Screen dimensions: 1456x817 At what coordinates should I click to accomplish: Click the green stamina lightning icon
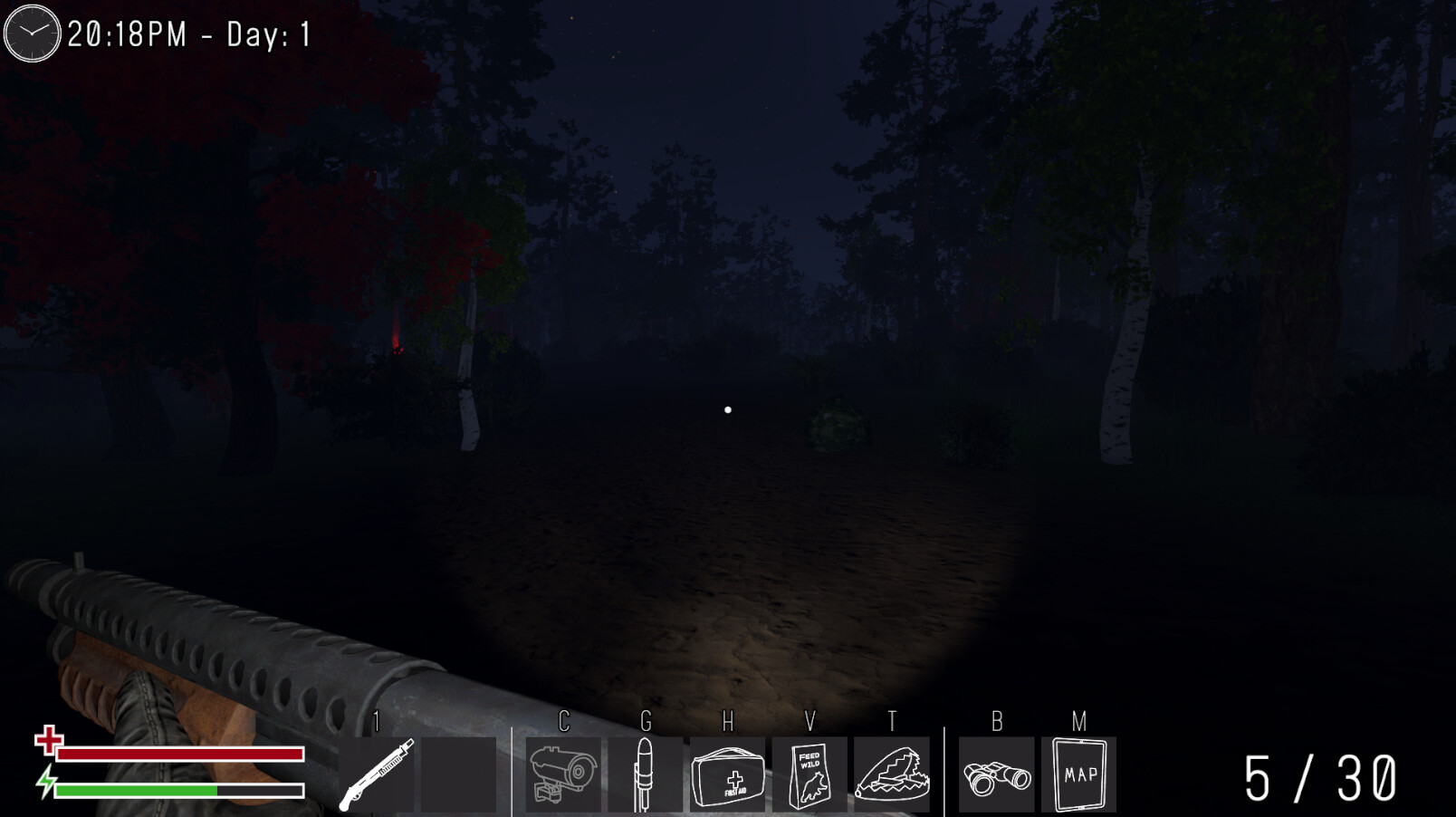point(48,783)
